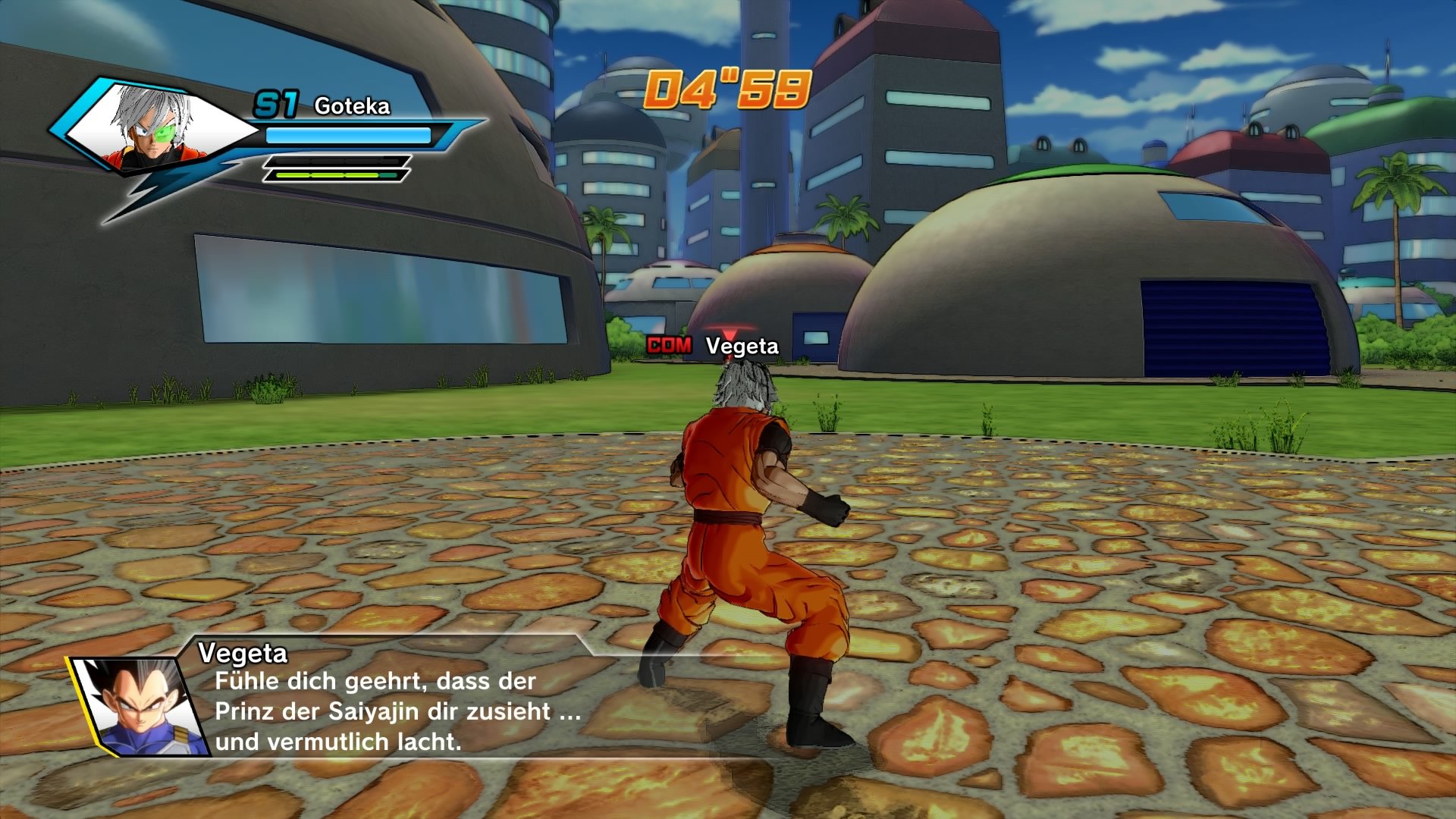This screenshot has height=819, width=1456.
Task: Toggle the green glowing scouter on Goteka's eye
Action: click(x=167, y=133)
